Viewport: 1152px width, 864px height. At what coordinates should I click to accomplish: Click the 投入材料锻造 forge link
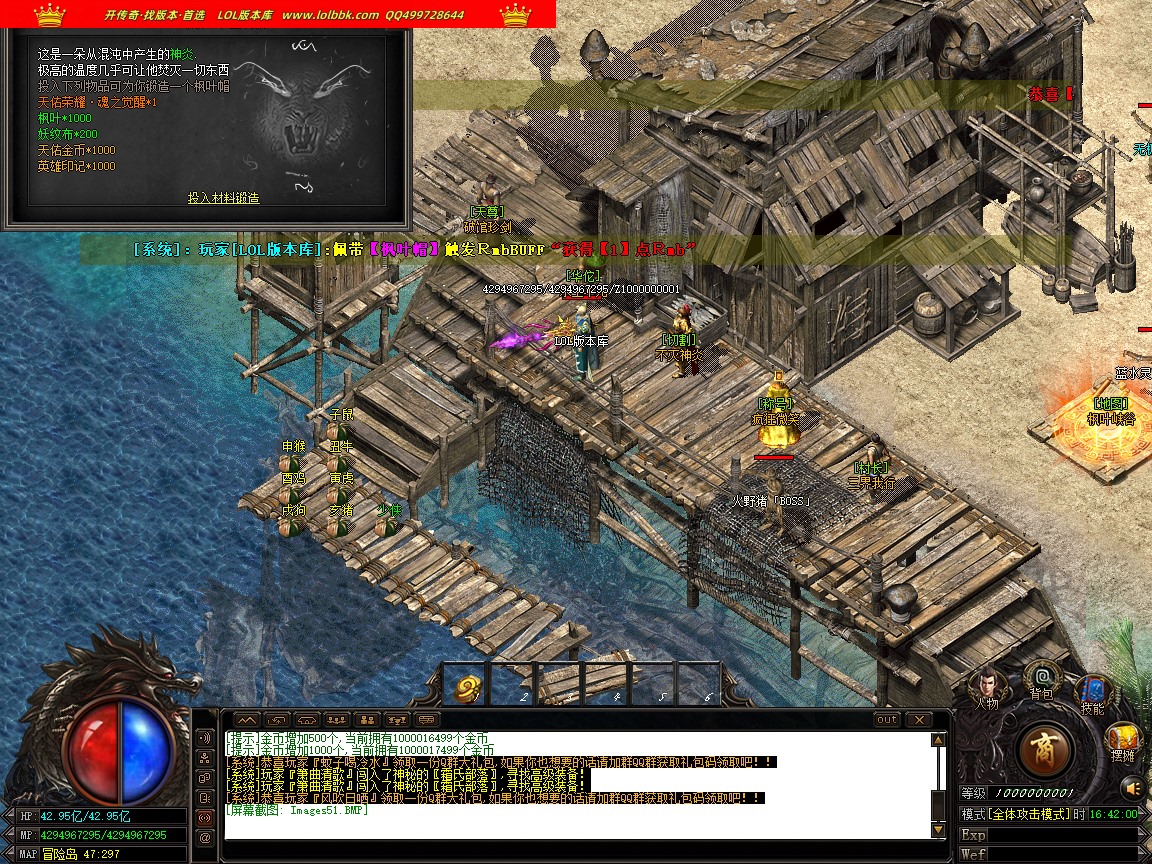[x=223, y=198]
